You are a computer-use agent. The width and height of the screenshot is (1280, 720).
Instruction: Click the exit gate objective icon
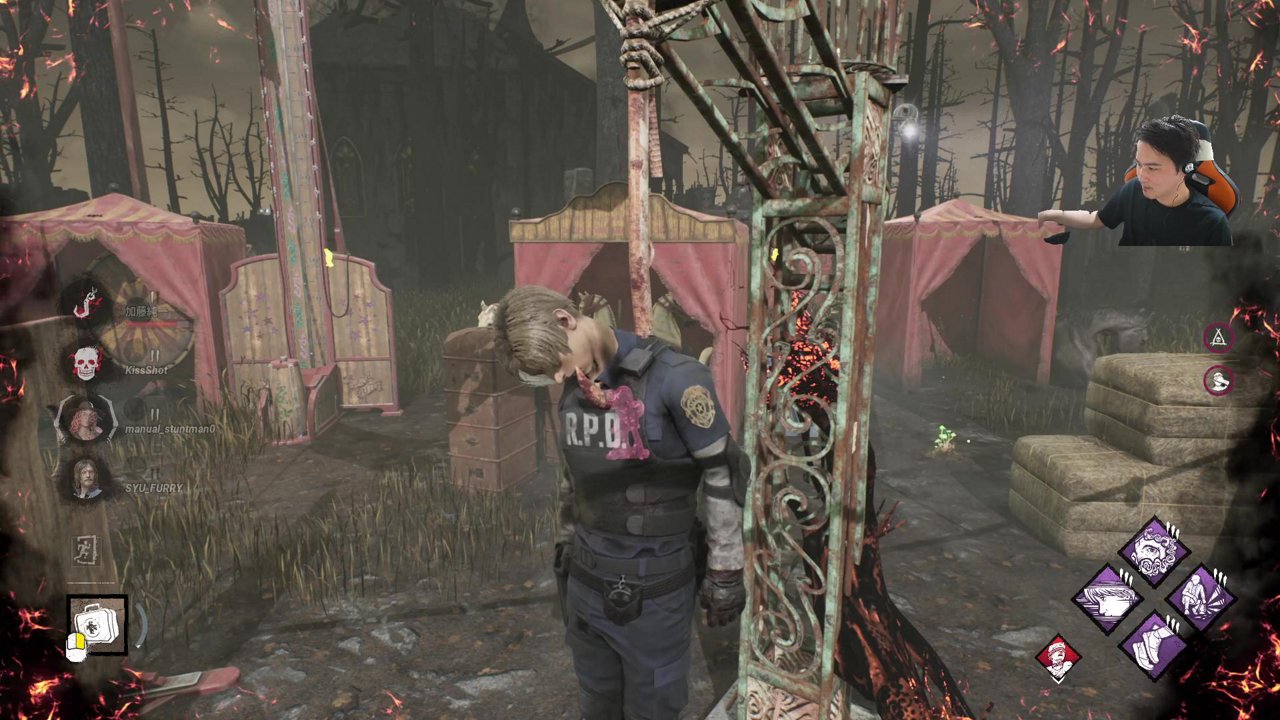pos(86,549)
